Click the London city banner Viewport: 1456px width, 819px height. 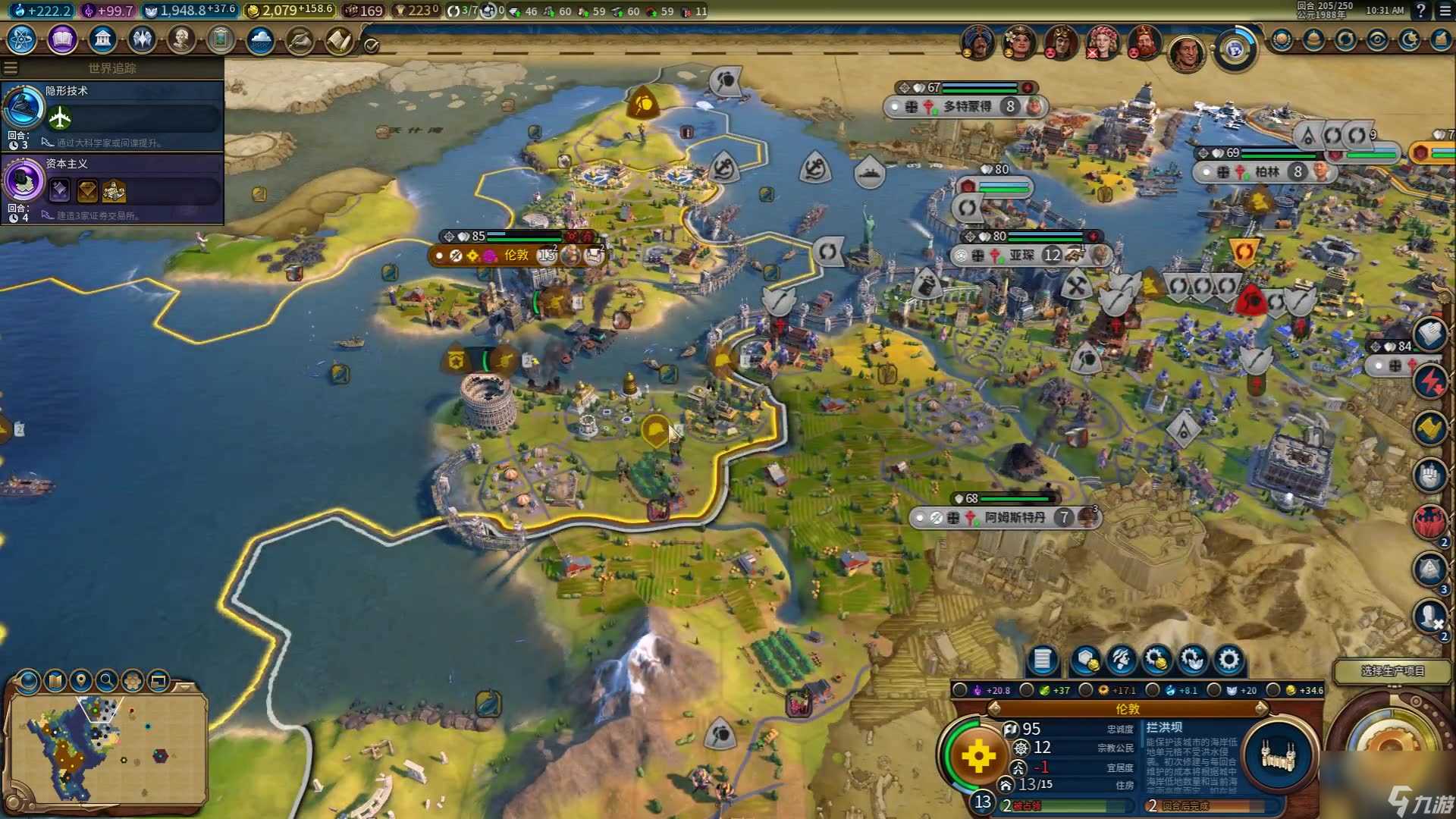click(516, 256)
